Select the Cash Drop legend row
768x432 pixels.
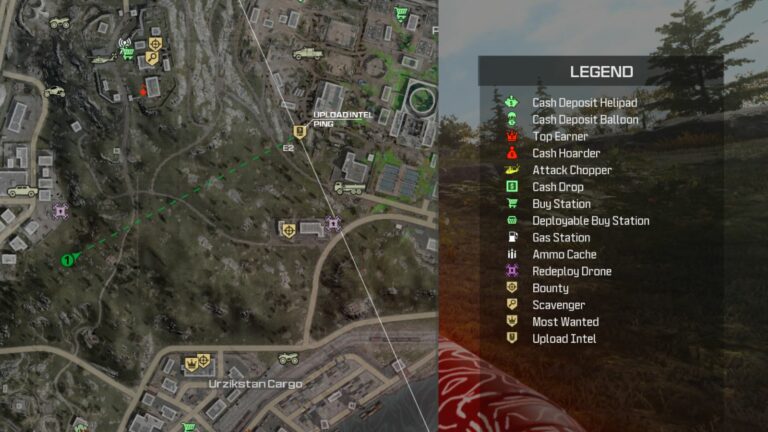tap(558, 187)
